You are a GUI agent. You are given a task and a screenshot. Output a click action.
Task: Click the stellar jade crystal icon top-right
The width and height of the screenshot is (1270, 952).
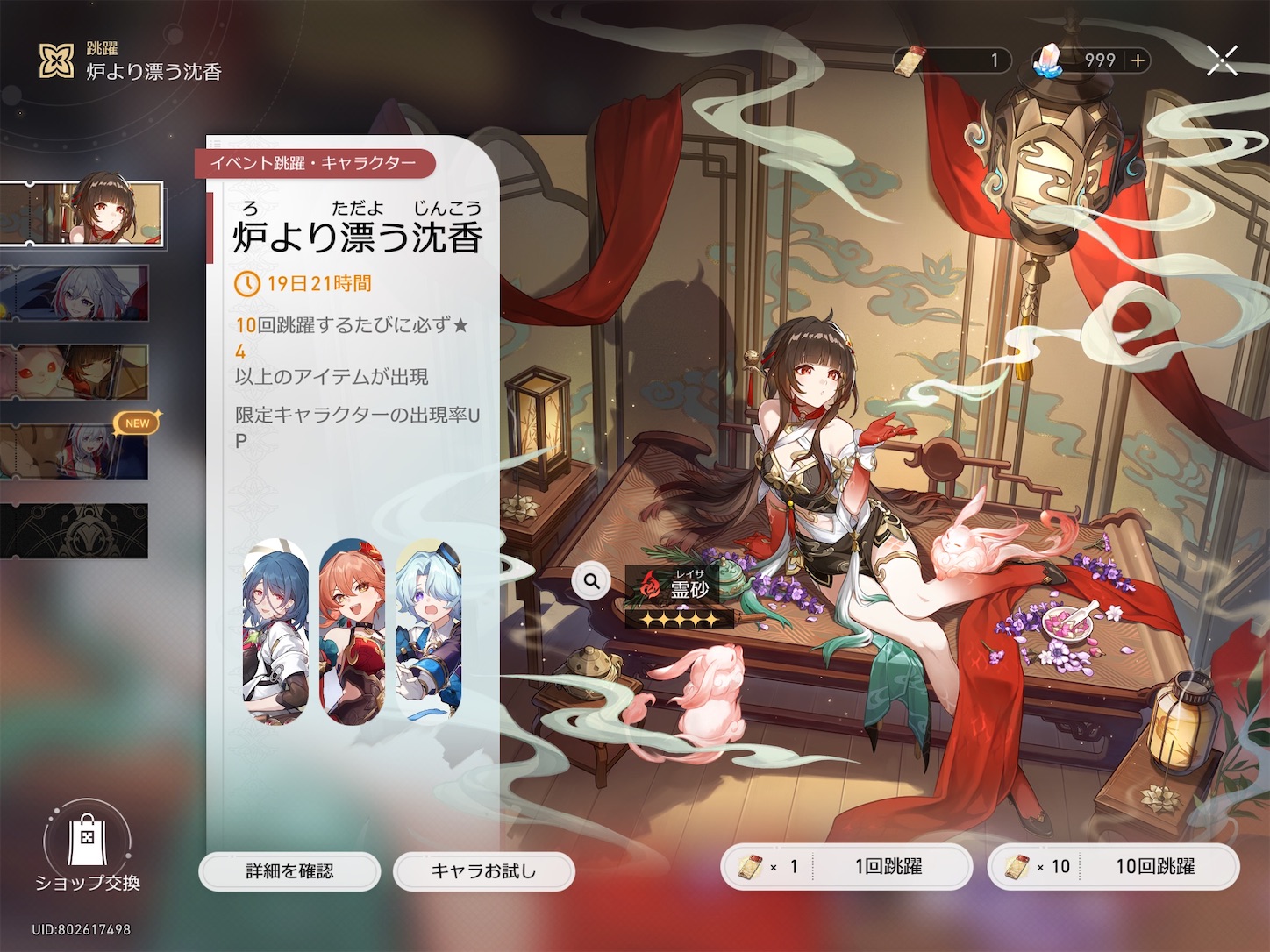coord(1046,60)
